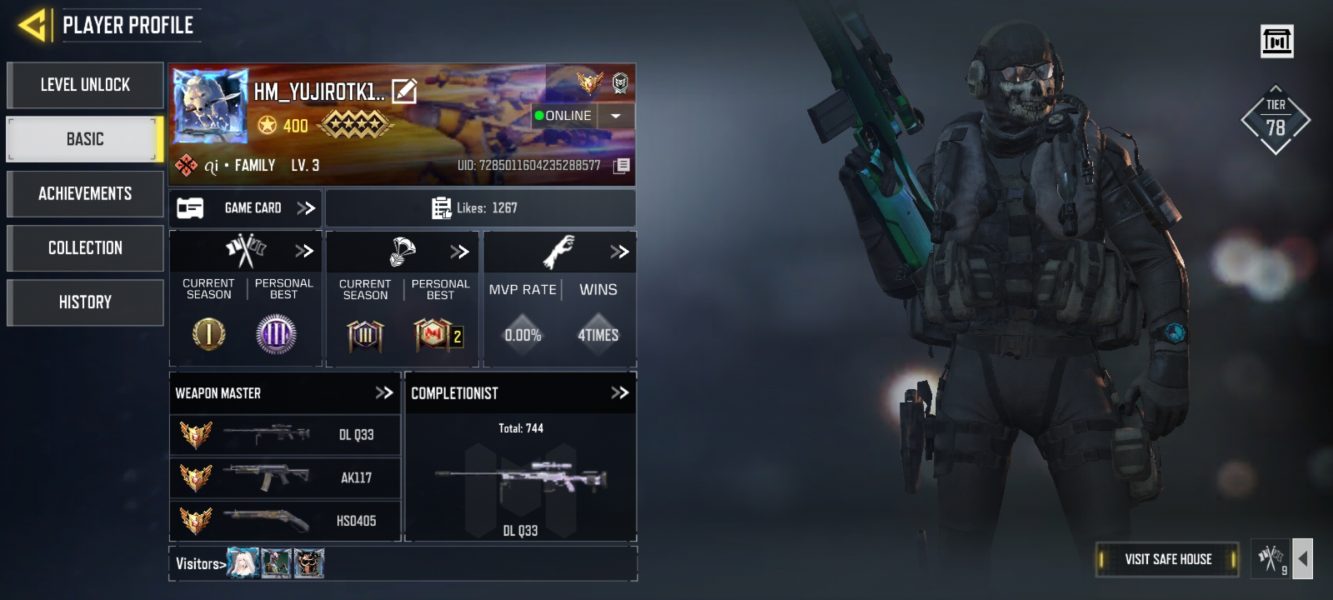Expand the MVP rate and wins panel
Image resolution: width=1333 pixels, height=600 pixels.
(619, 252)
